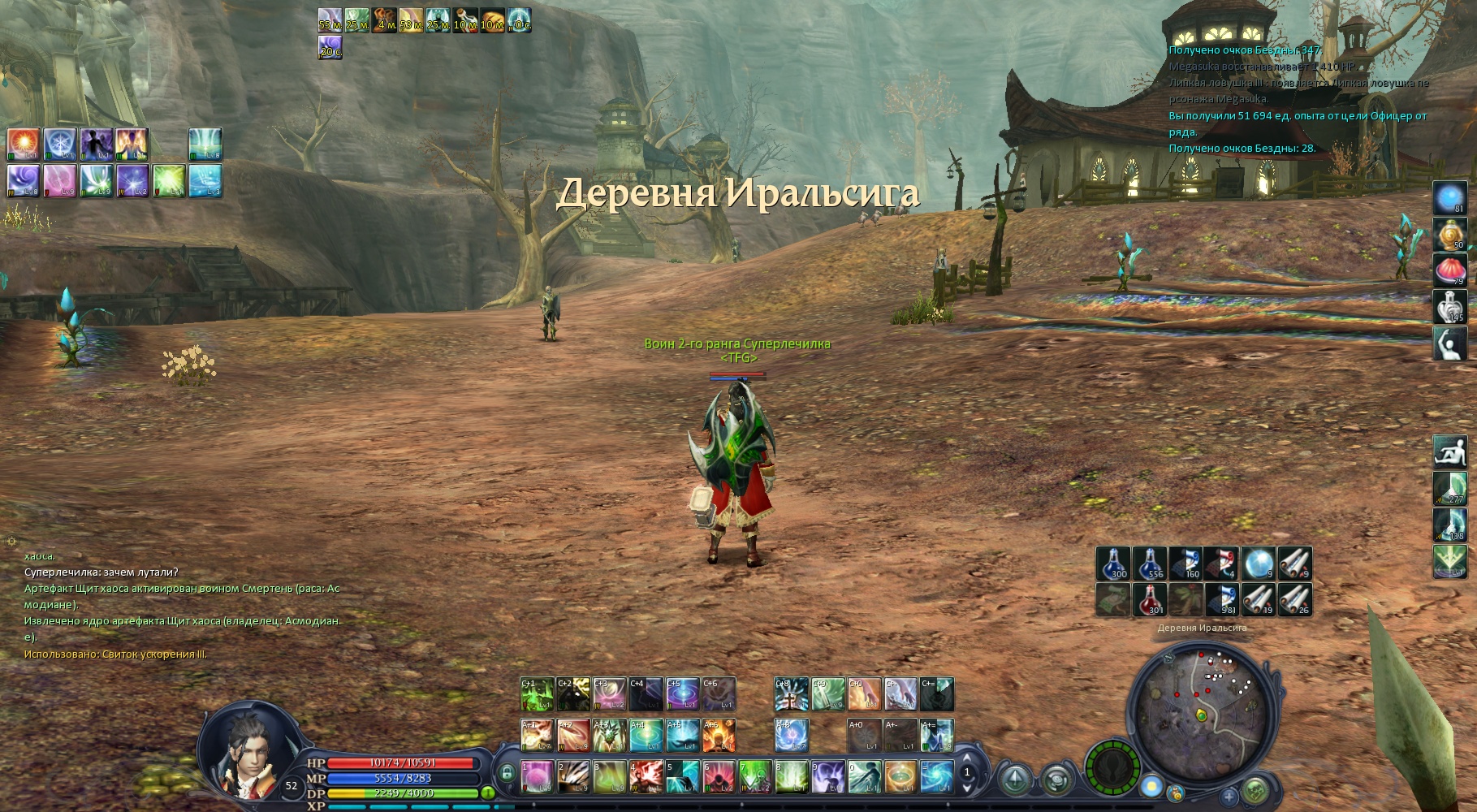Select the fiery sun skill icon
The image size is (1477, 812).
(24, 143)
